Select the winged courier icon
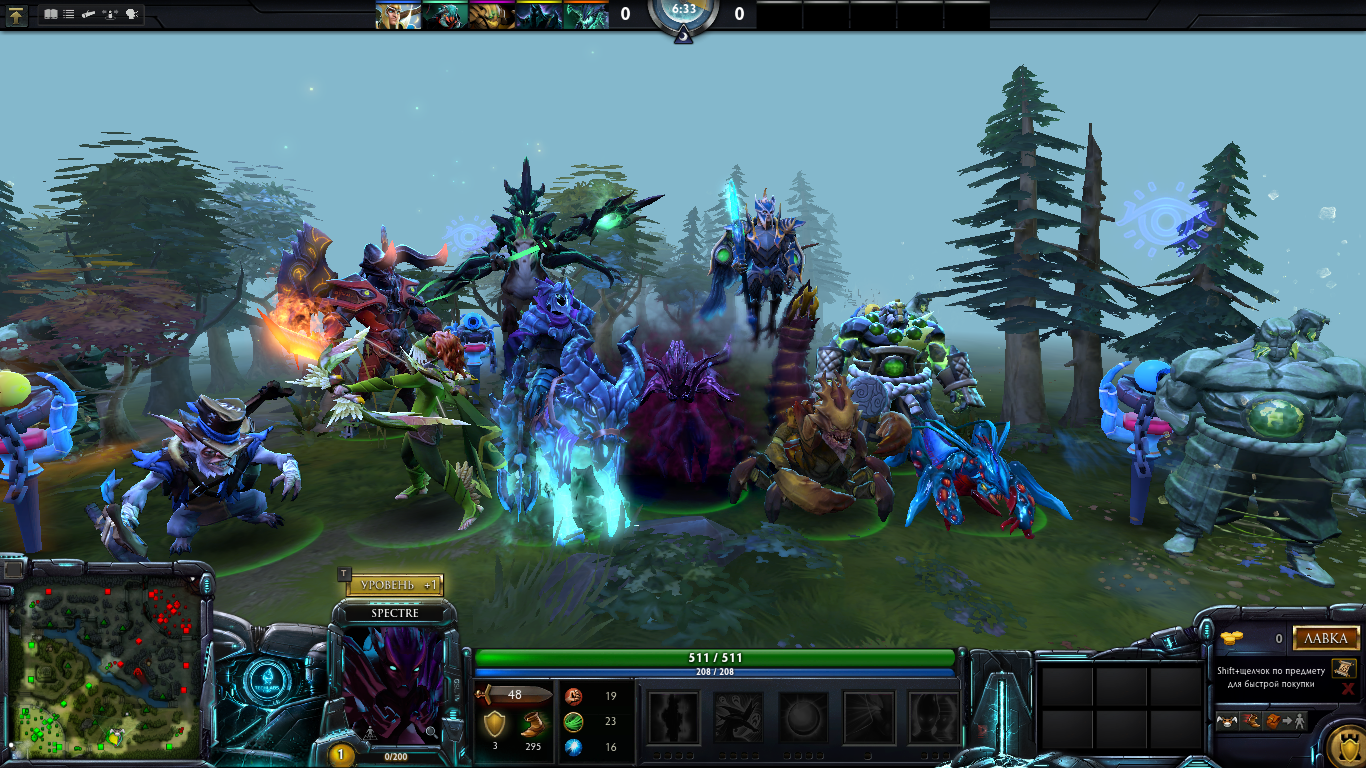1366x768 pixels. [1229, 720]
